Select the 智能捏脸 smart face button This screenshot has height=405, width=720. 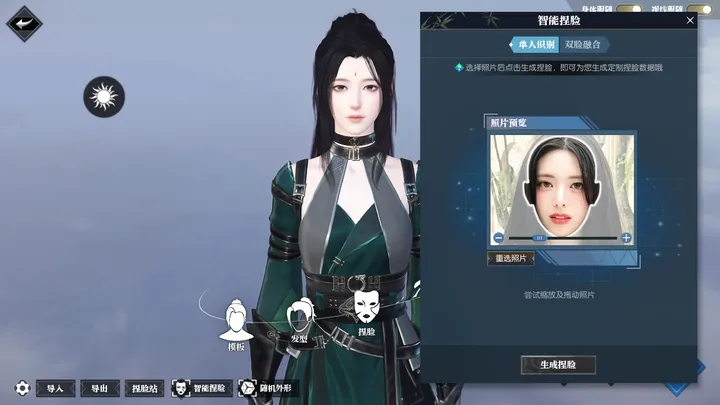[x=200, y=388]
